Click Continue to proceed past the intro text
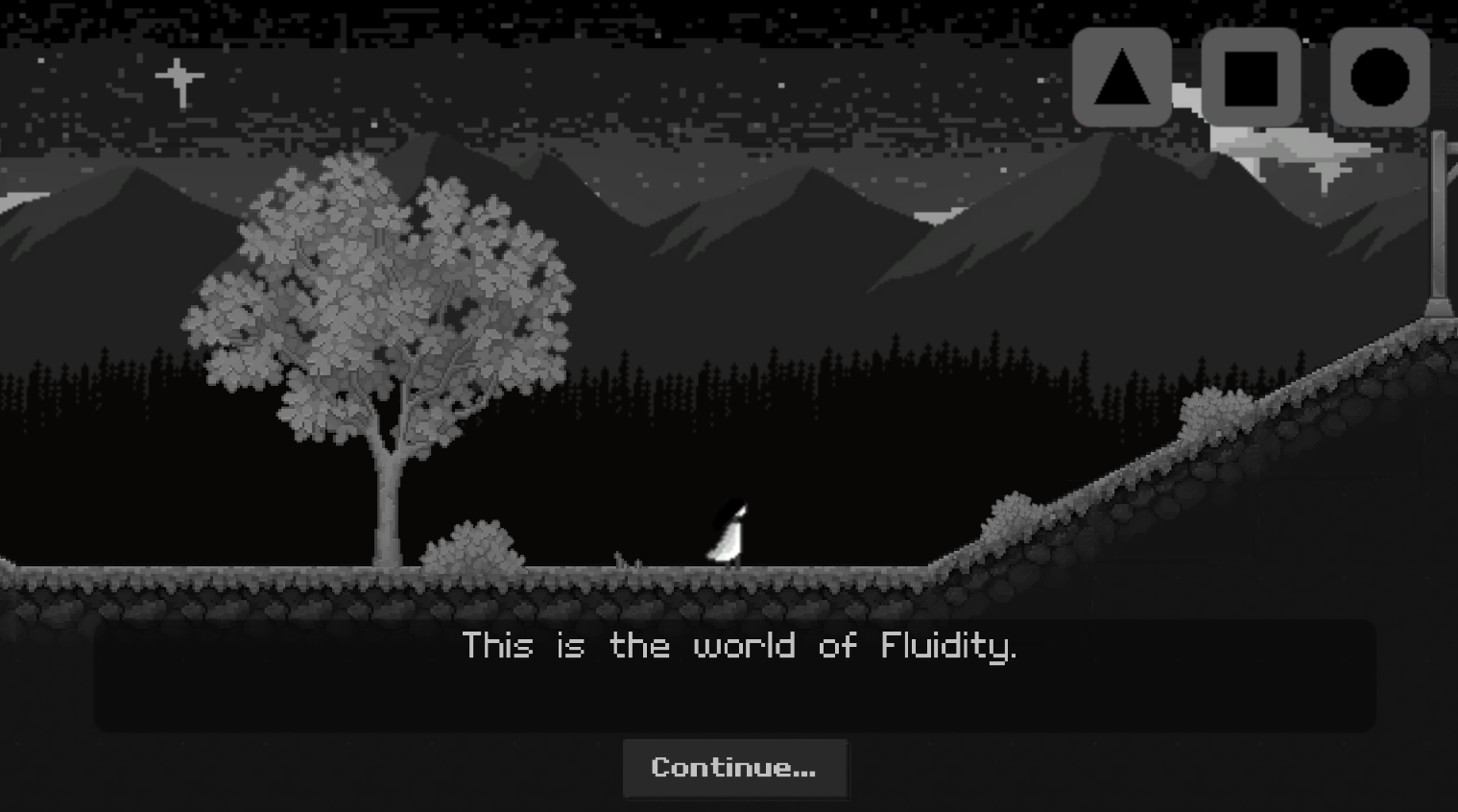 click(735, 768)
